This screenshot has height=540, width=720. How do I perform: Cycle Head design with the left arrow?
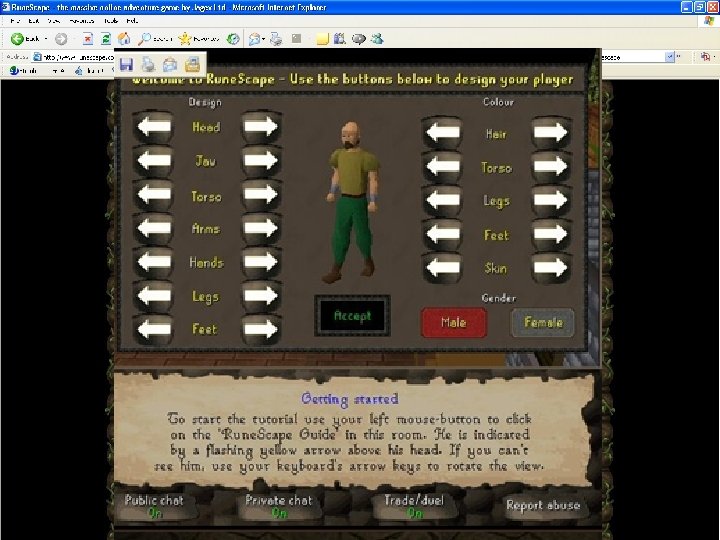pos(154,127)
